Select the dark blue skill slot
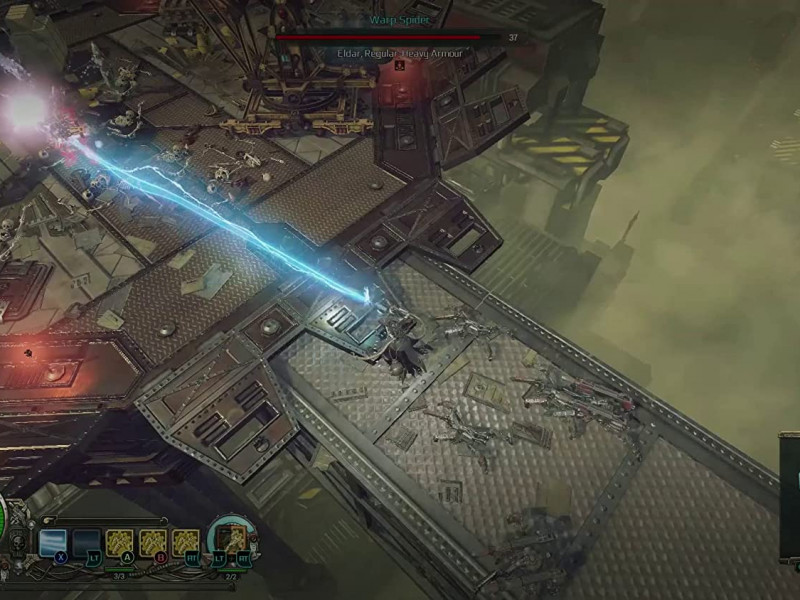The height and width of the screenshot is (600, 800). [86, 544]
